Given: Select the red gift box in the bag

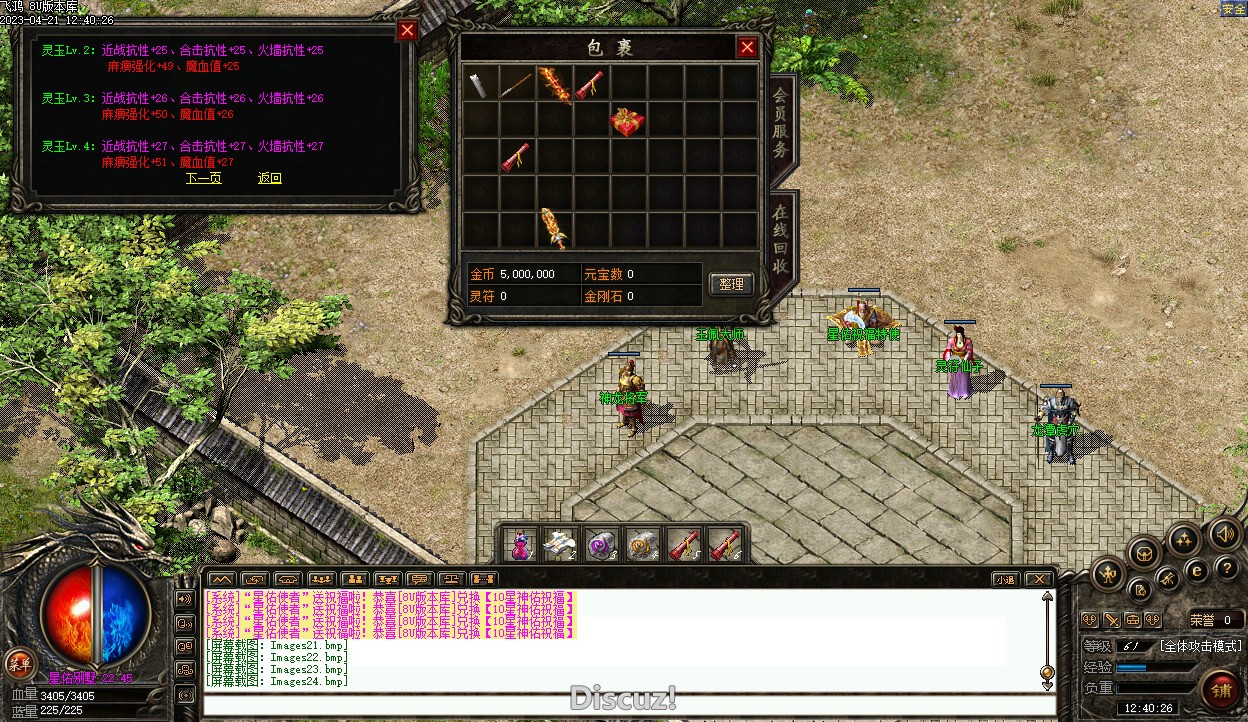Looking at the screenshot, I should click(627, 121).
